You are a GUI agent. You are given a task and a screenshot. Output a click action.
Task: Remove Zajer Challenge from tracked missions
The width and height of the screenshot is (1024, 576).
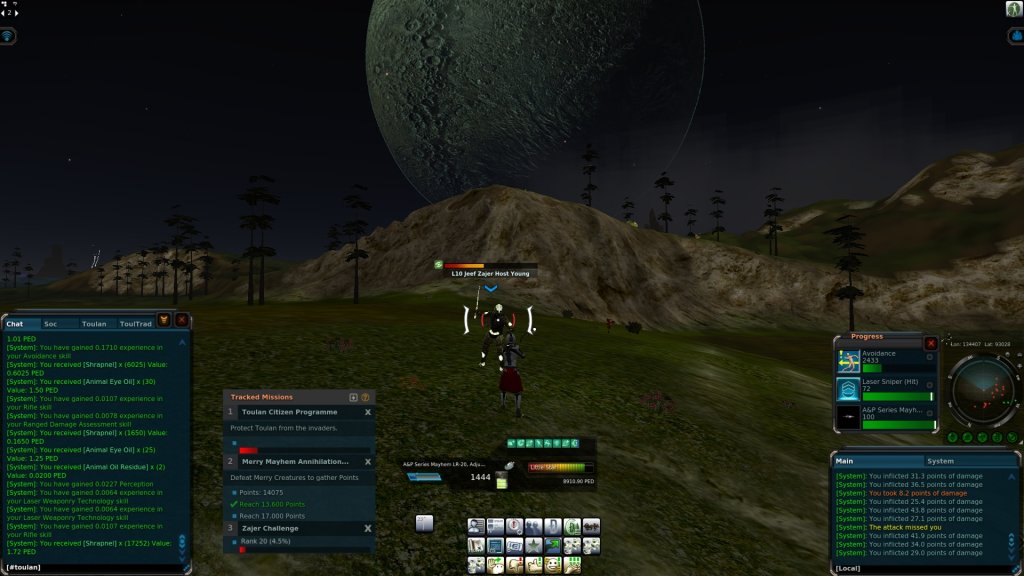[x=367, y=528]
